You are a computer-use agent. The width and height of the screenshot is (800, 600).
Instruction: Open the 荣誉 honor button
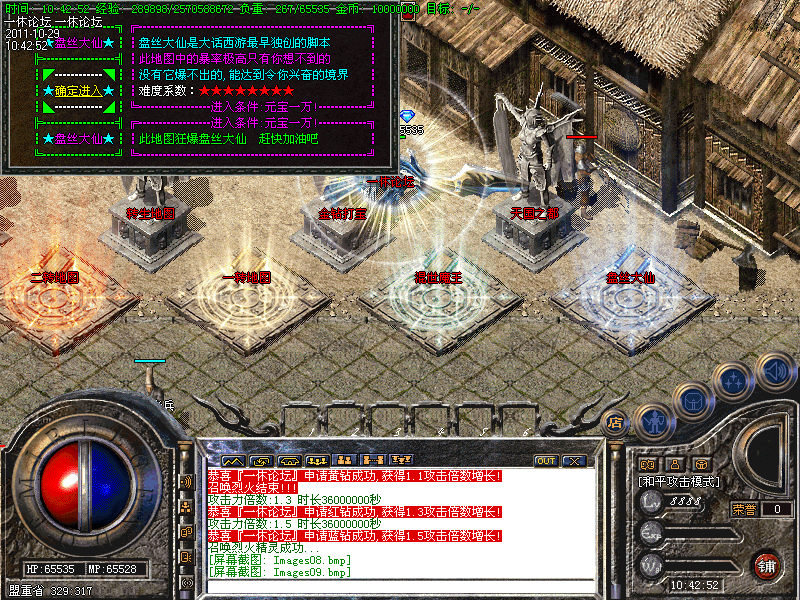tap(743, 508)
